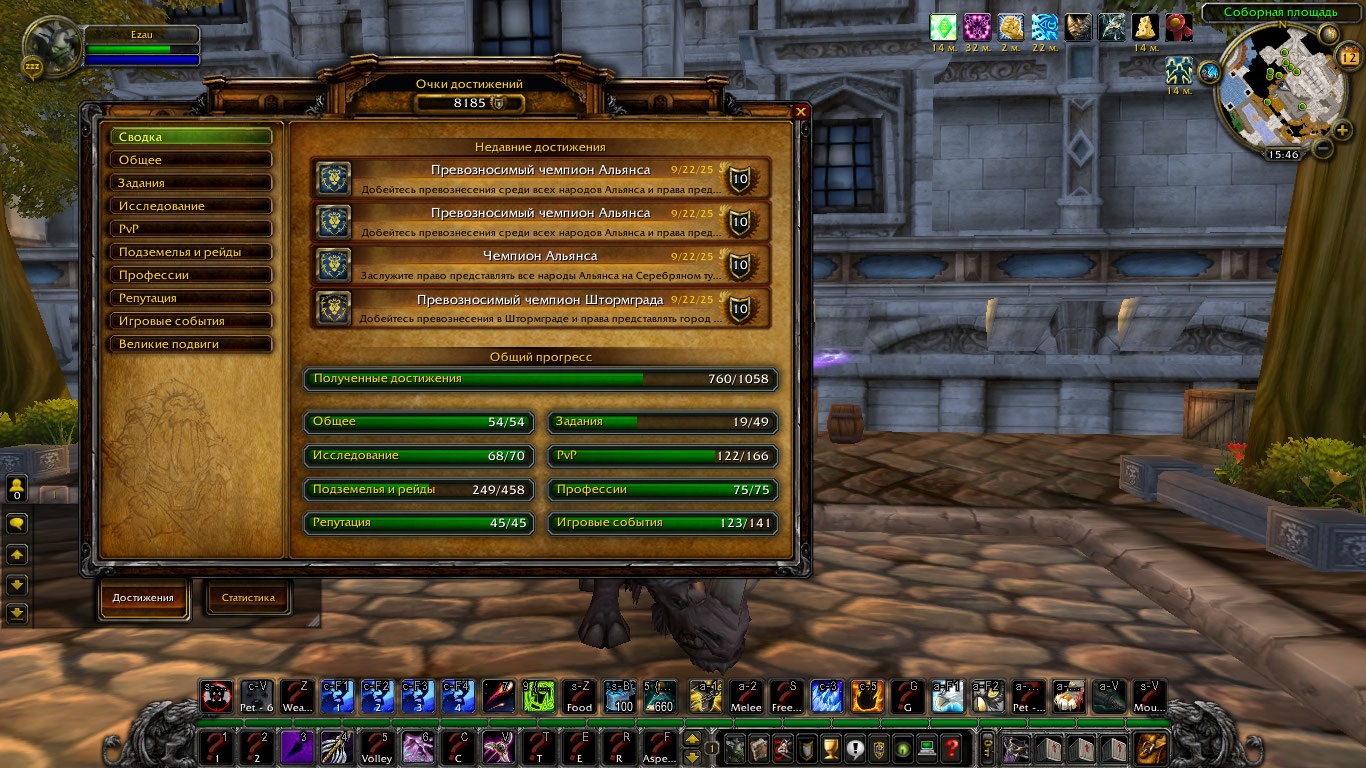The width and height of the screenshot is (1366, 768).
Task: Use the Volley ability slot
Action: 377,748
